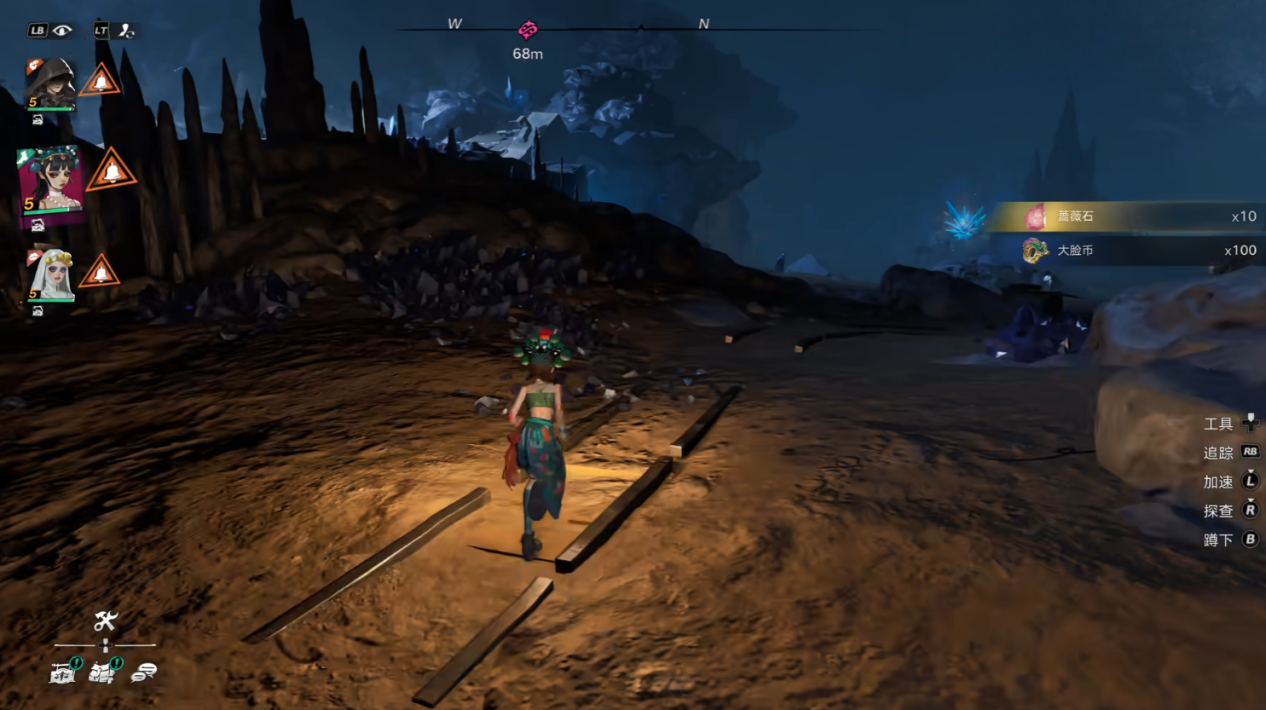
Task: Select the white-veiled teammate portrait
Action: [x=50, y=275]
